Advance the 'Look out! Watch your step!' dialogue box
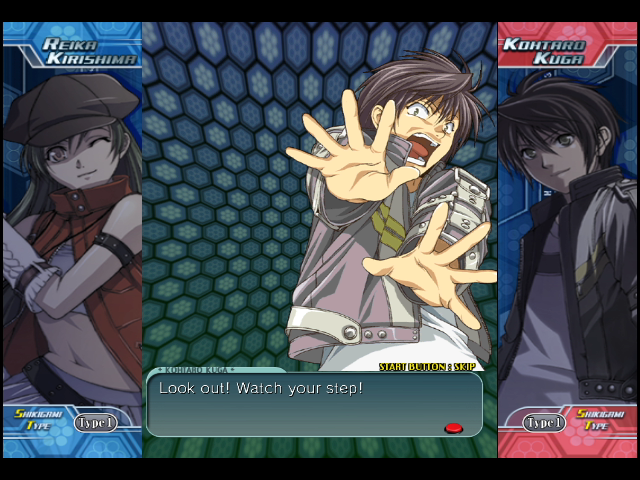The height and width of the screenshot is (480, 640). 314,404
